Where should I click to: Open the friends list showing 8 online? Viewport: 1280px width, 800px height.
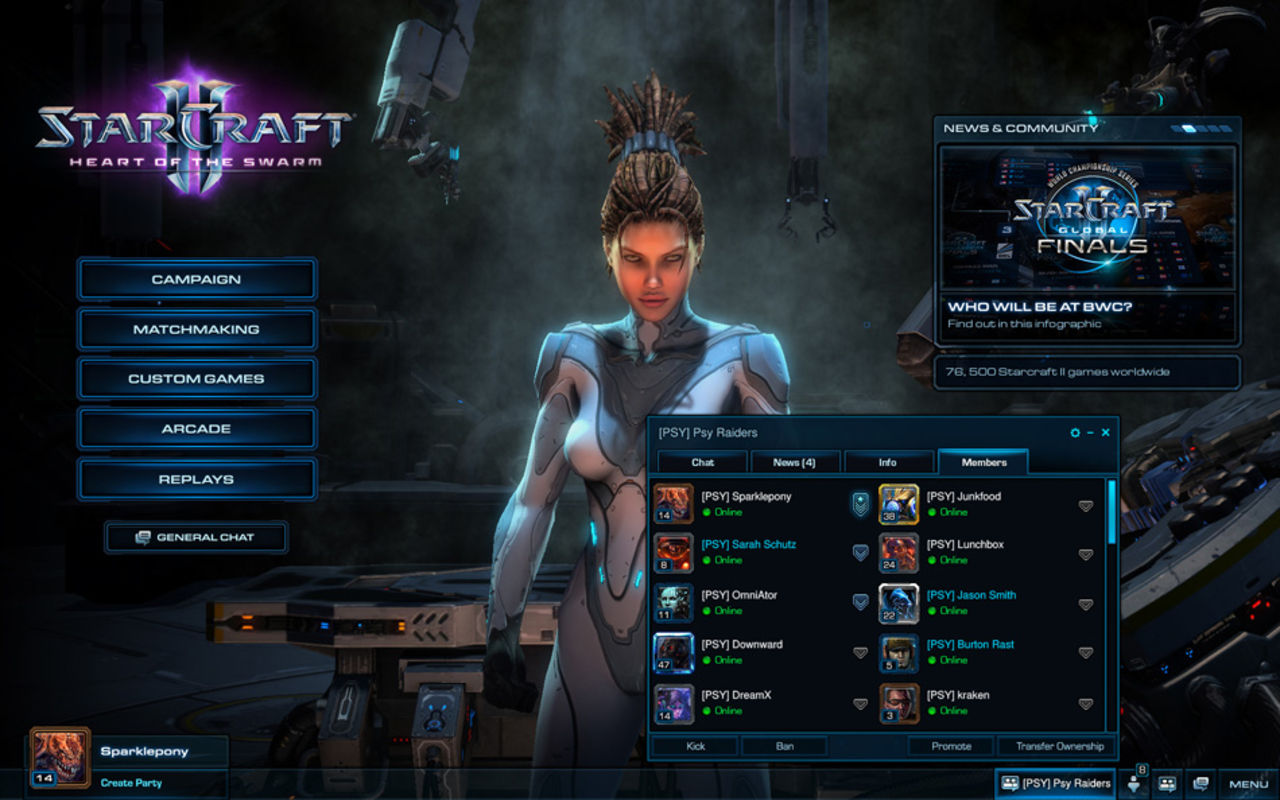[x=1135, y=783]
